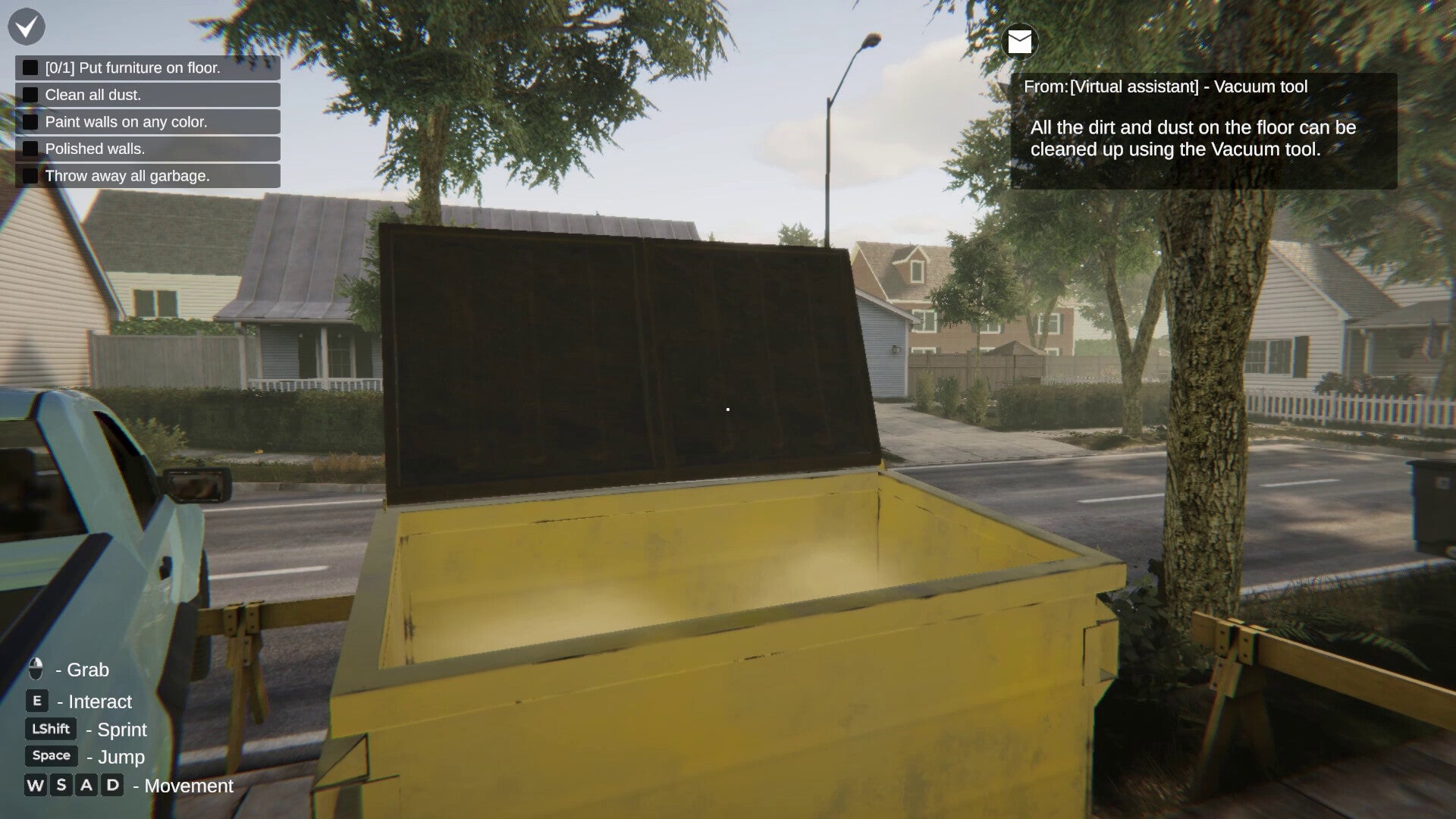This screenshot has width=1456, height=819.
Task: Click the Throw away all garbage task bar
Action: click(x=127, y=175)
